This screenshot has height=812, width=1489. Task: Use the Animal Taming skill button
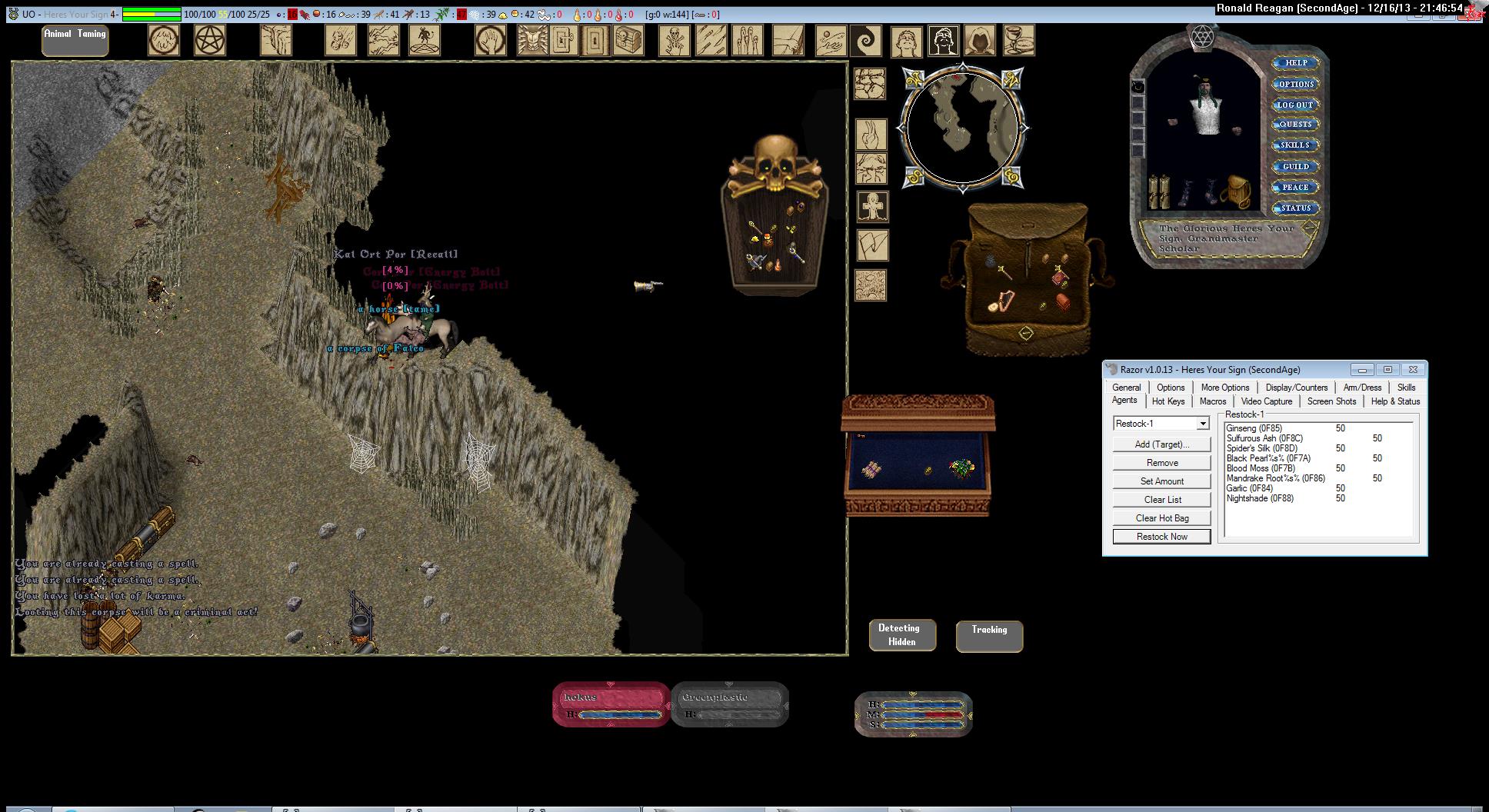75,40
